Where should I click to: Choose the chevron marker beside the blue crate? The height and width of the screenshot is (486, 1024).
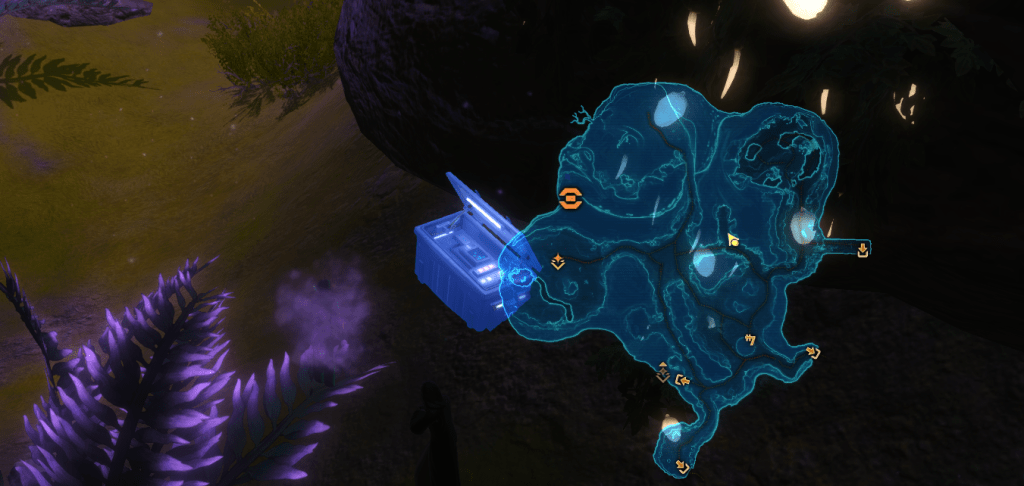pyautogui.click(x=558, y=262)
